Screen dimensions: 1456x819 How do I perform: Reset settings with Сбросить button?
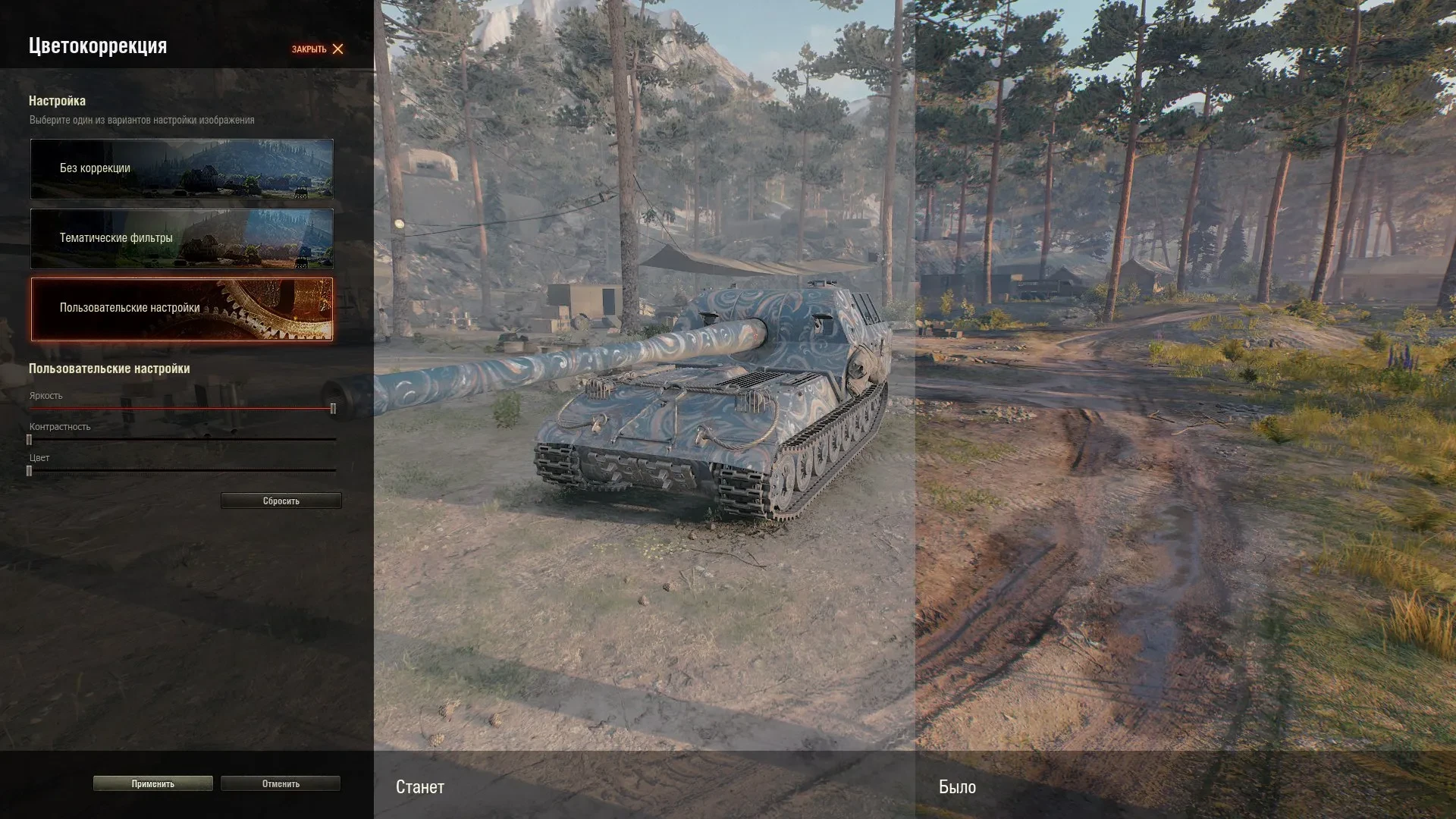(x=281, y=501)
